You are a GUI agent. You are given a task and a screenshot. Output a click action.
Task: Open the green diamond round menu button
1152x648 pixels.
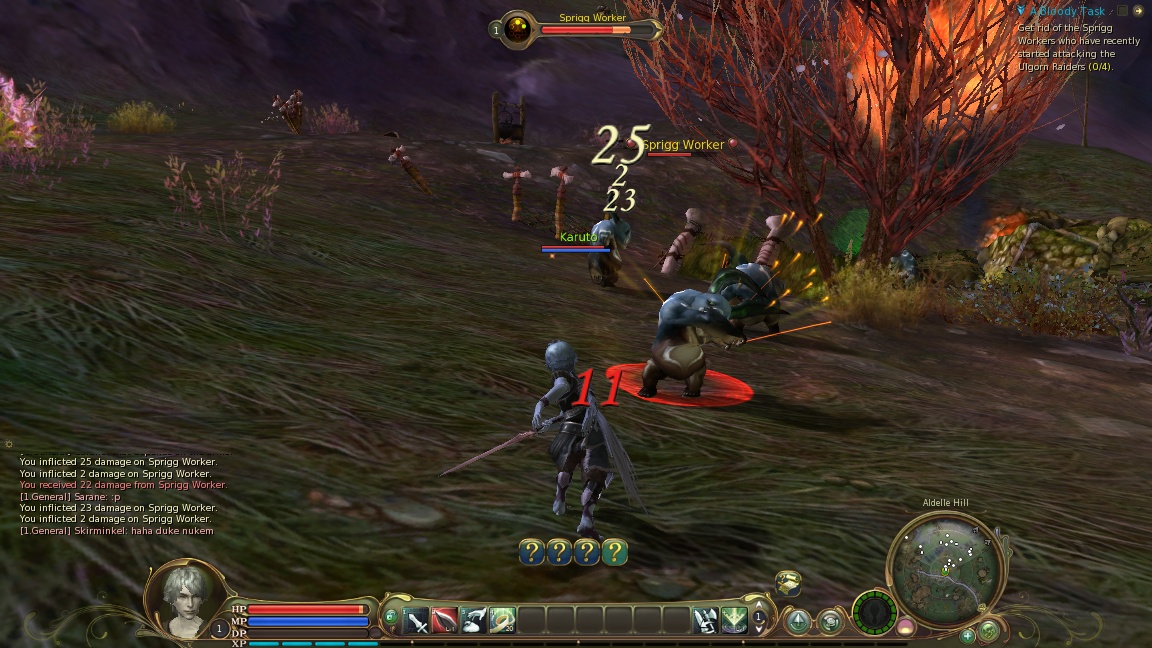(798, 621)
